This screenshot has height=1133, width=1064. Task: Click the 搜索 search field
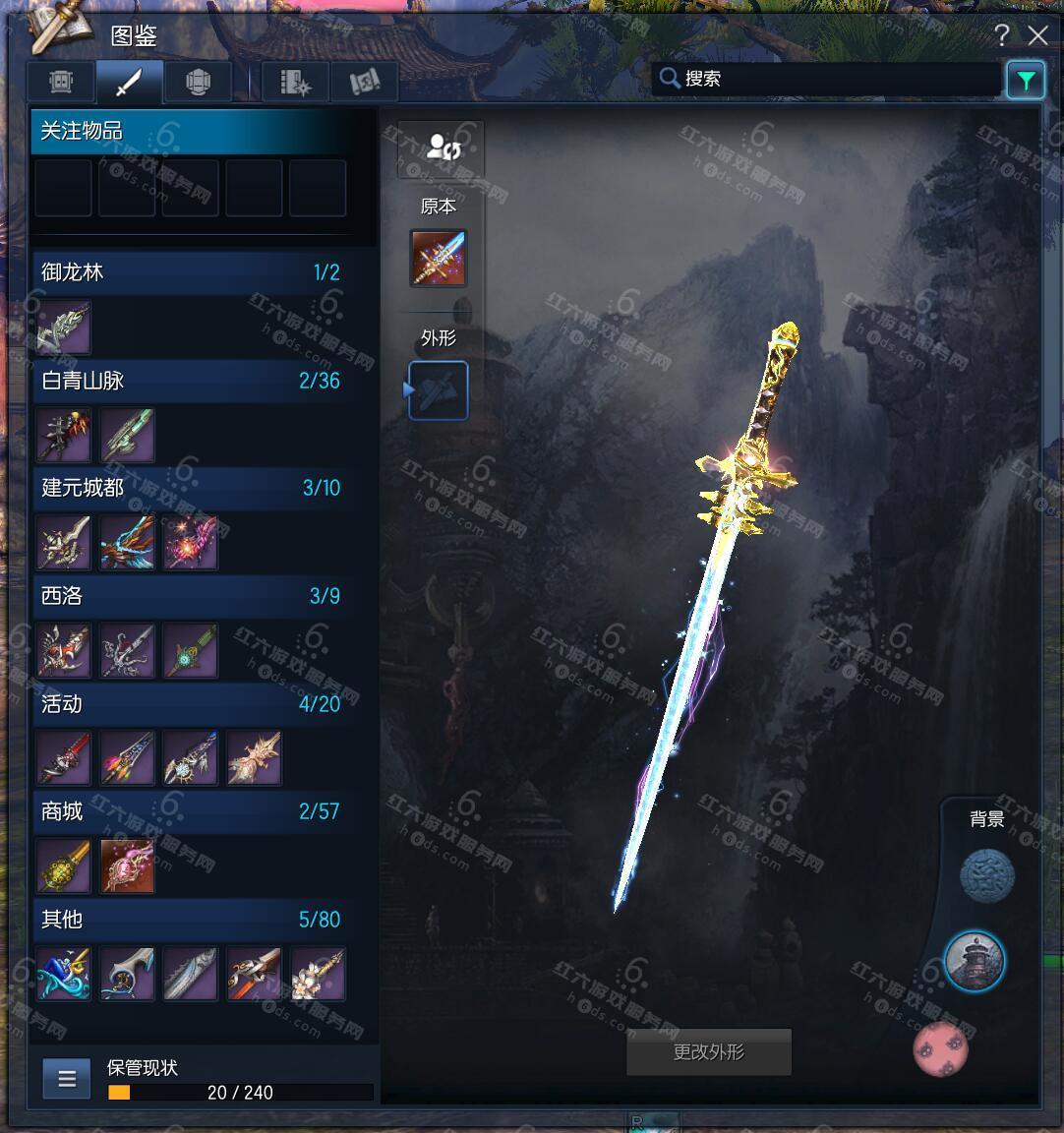pyautogui.click(x=826, y=79)
